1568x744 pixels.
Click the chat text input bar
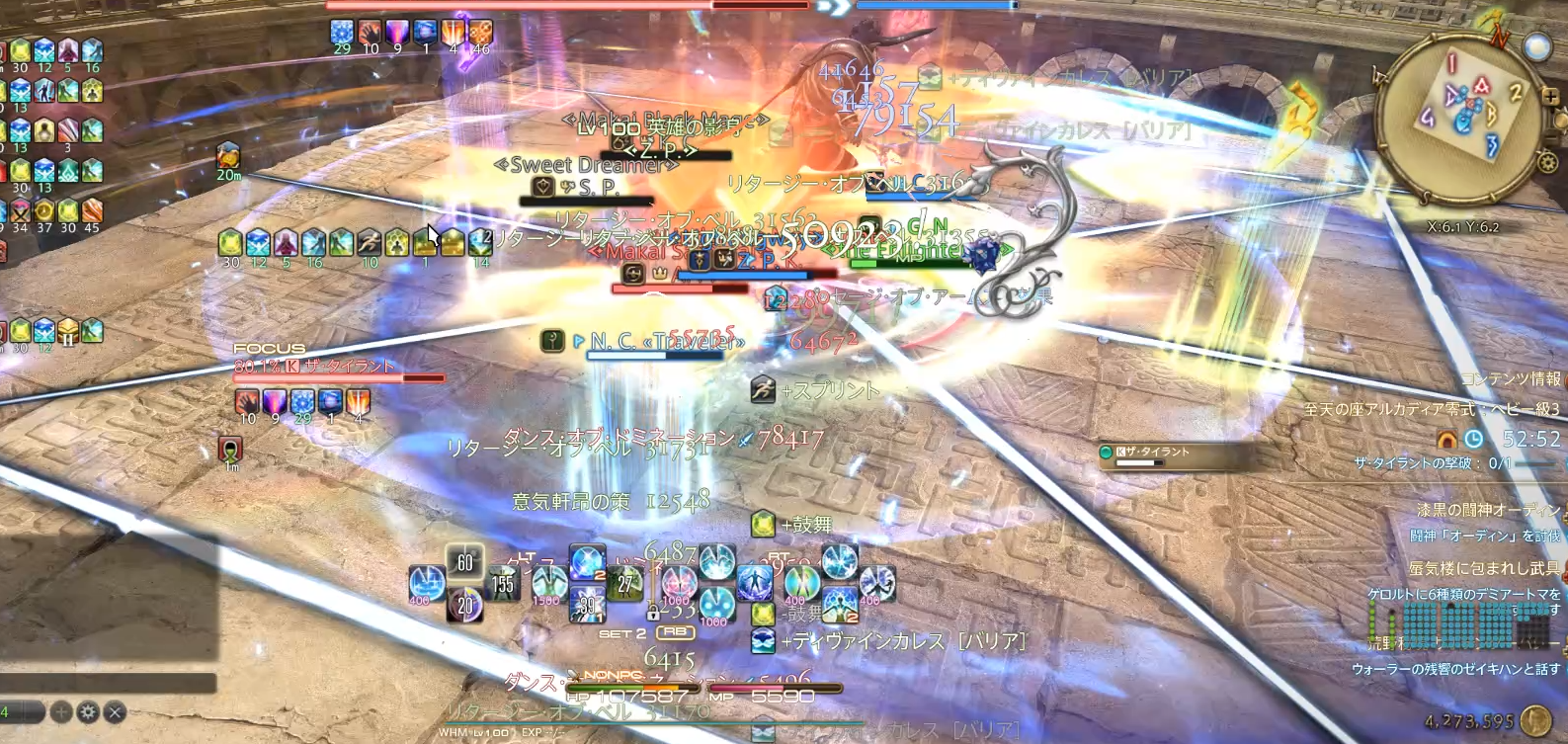107,683
